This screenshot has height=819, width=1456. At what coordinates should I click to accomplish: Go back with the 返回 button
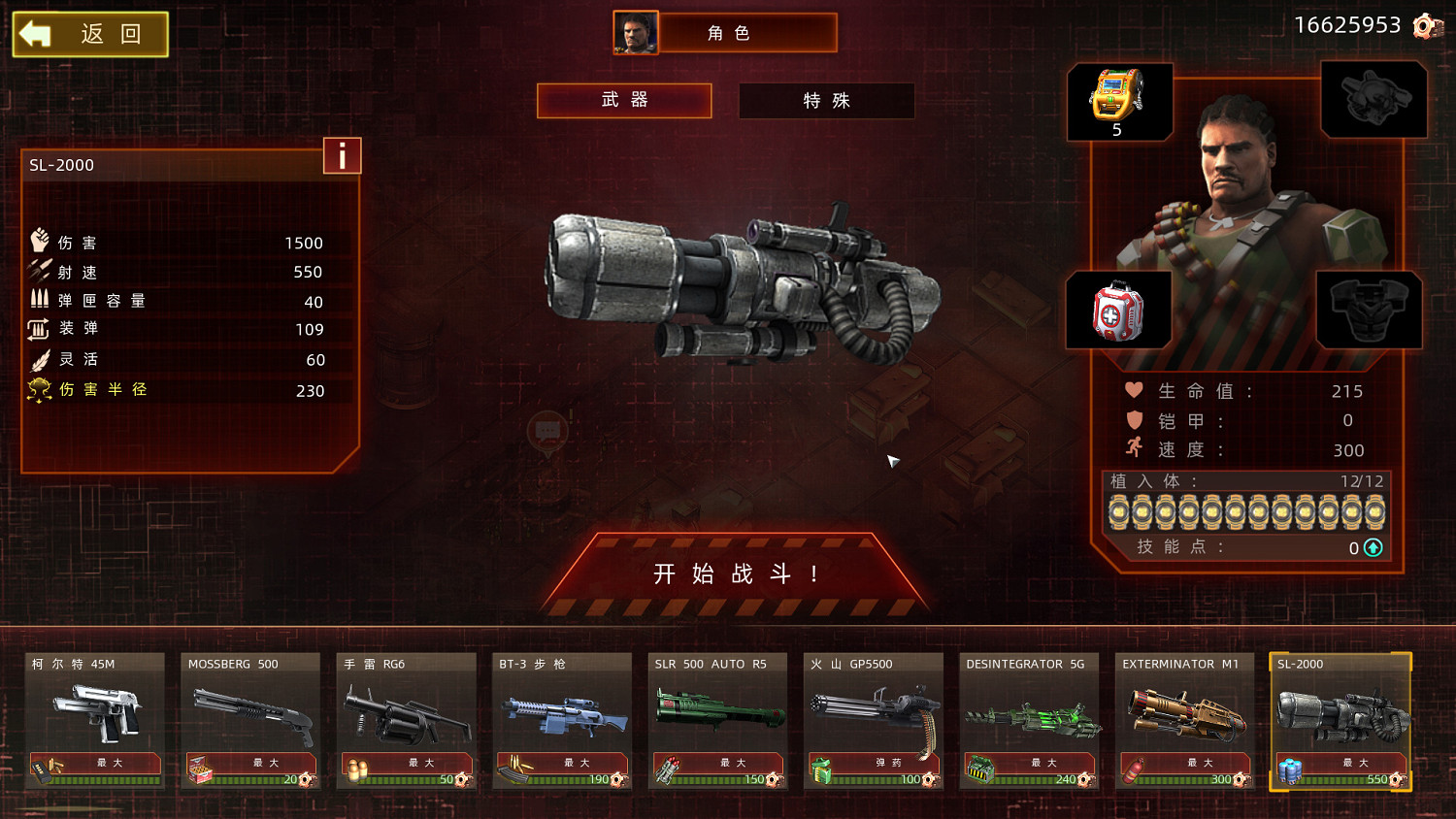click(90, 35)
